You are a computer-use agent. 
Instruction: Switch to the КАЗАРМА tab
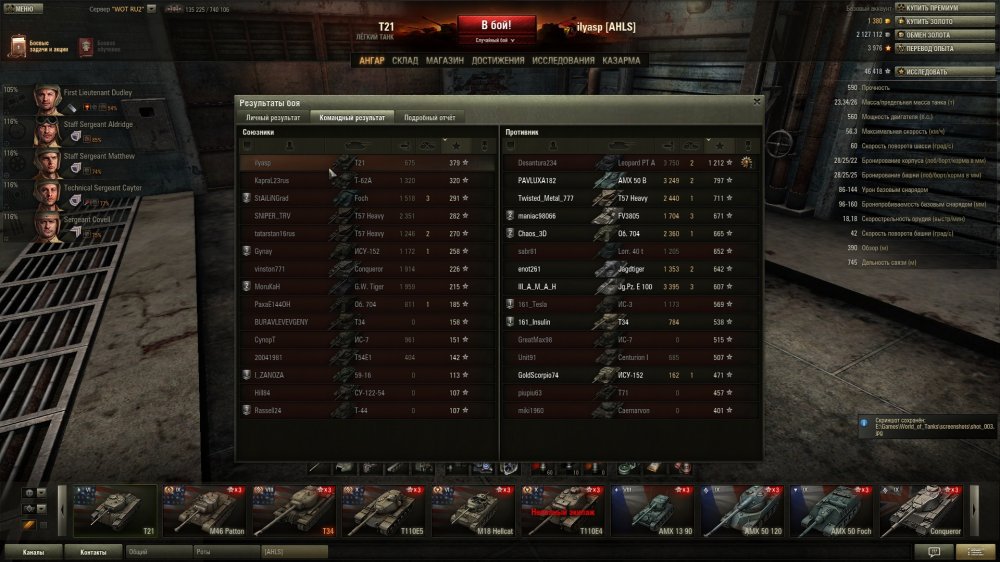point(622,61)
